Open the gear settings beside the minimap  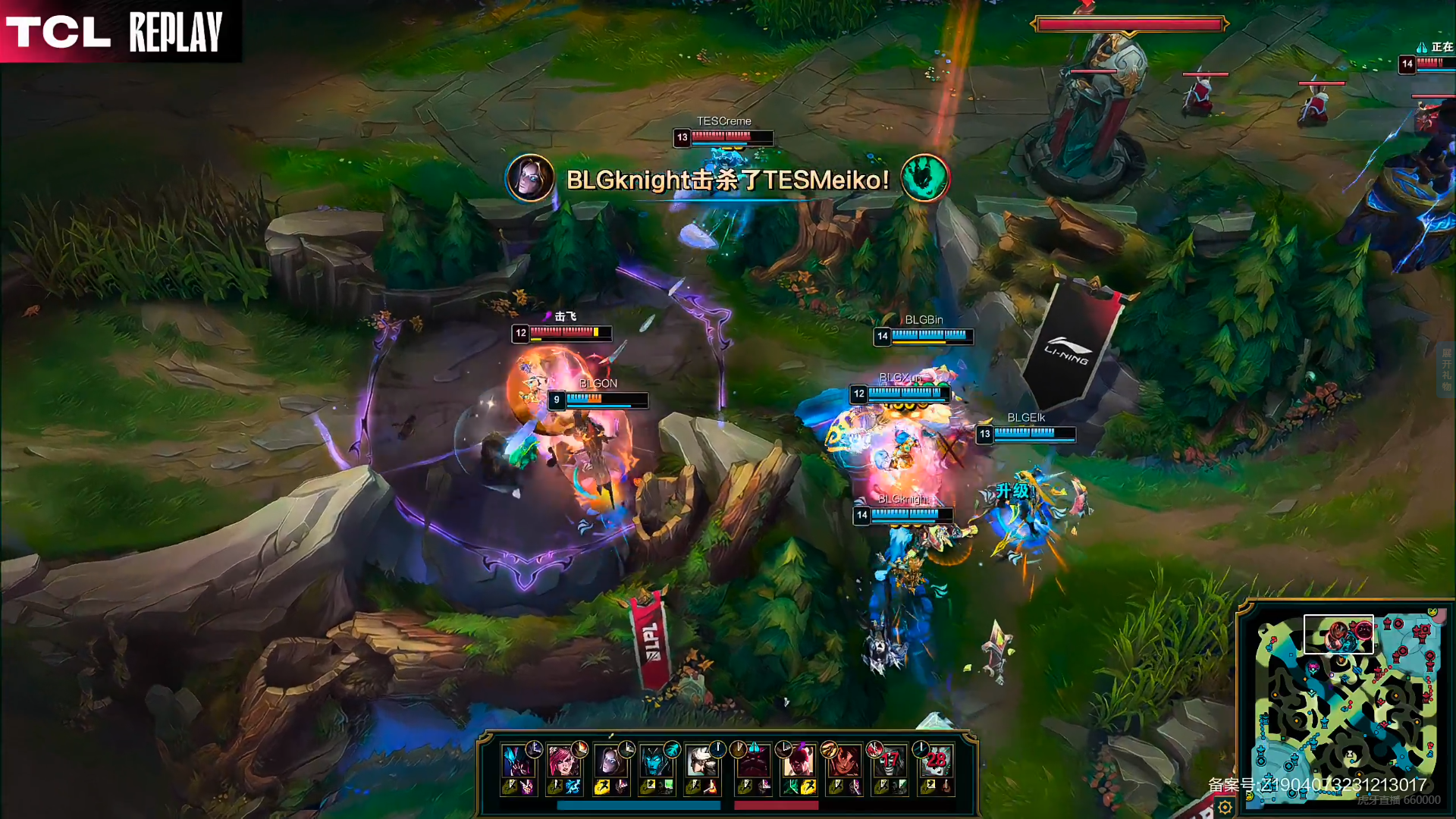point(1225,808)
